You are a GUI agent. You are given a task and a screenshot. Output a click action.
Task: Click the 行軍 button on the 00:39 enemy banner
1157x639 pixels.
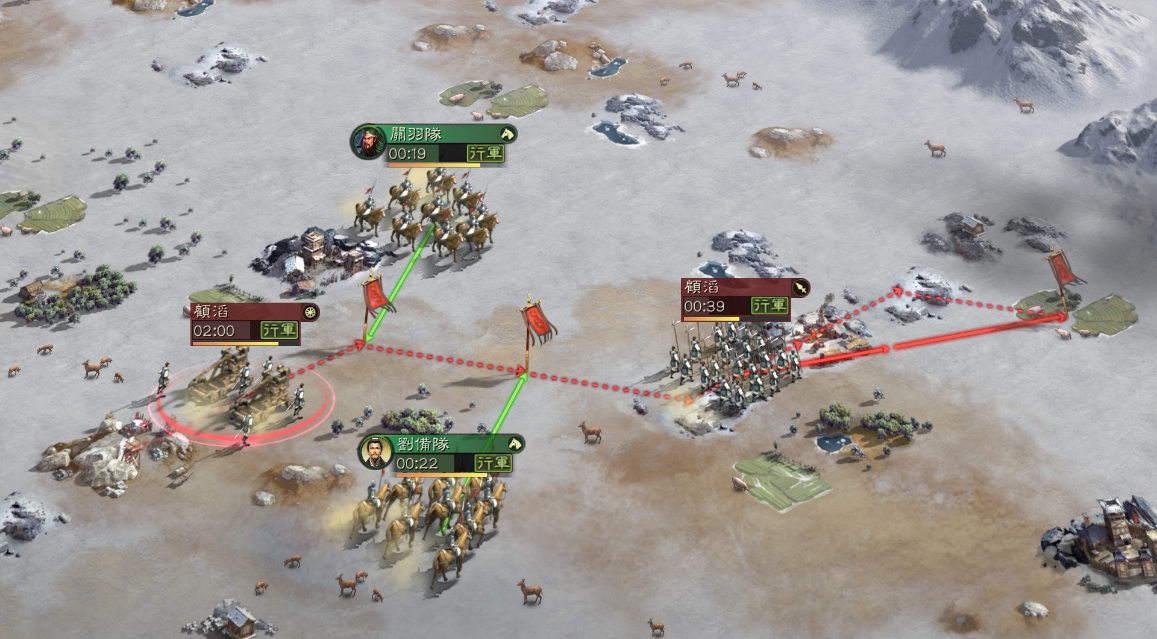click(x=769, y=305)
